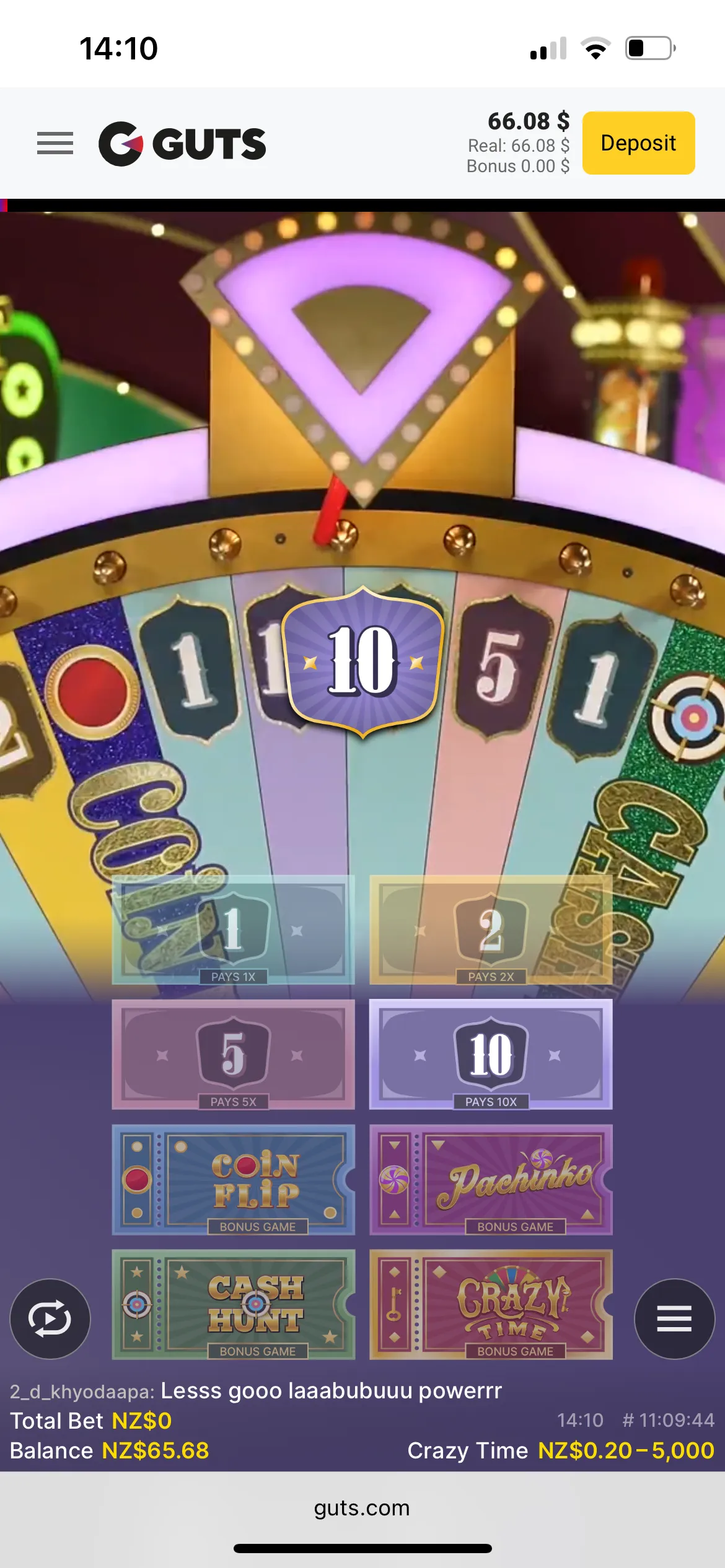Choose the 10 bet spot (Pays 10X)
This screenshot has height=1568, width=725.
point(491,1054)
